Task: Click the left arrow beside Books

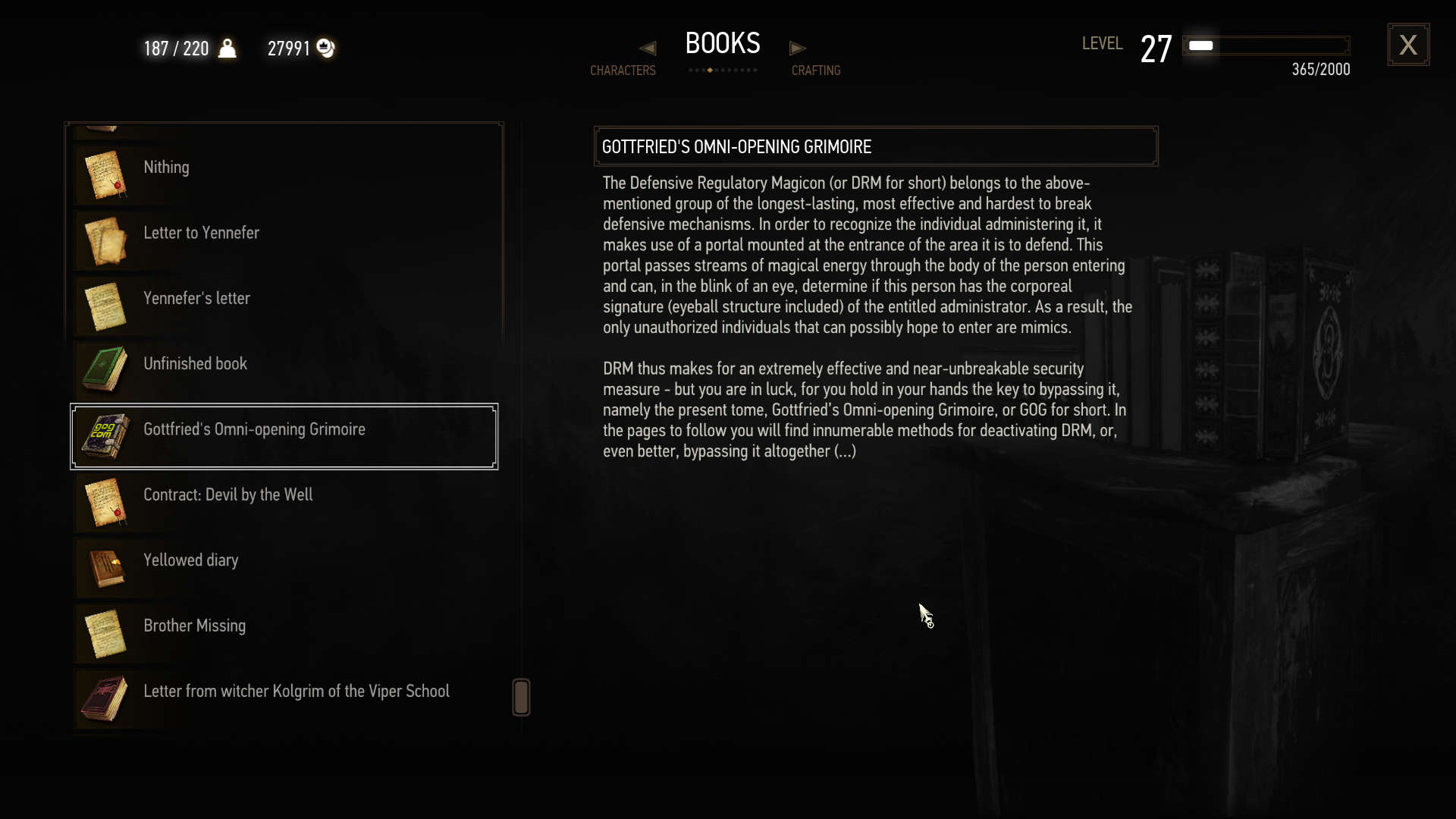Action: 648,49
